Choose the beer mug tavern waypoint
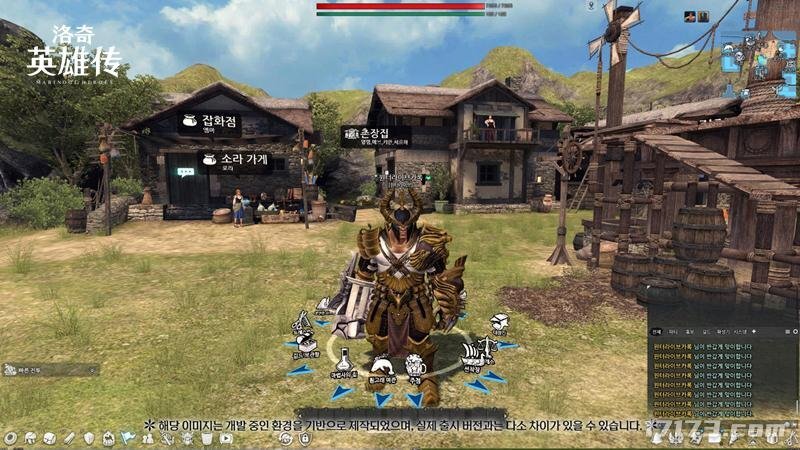This screenshot has width=800, height=450. point(415,366)
